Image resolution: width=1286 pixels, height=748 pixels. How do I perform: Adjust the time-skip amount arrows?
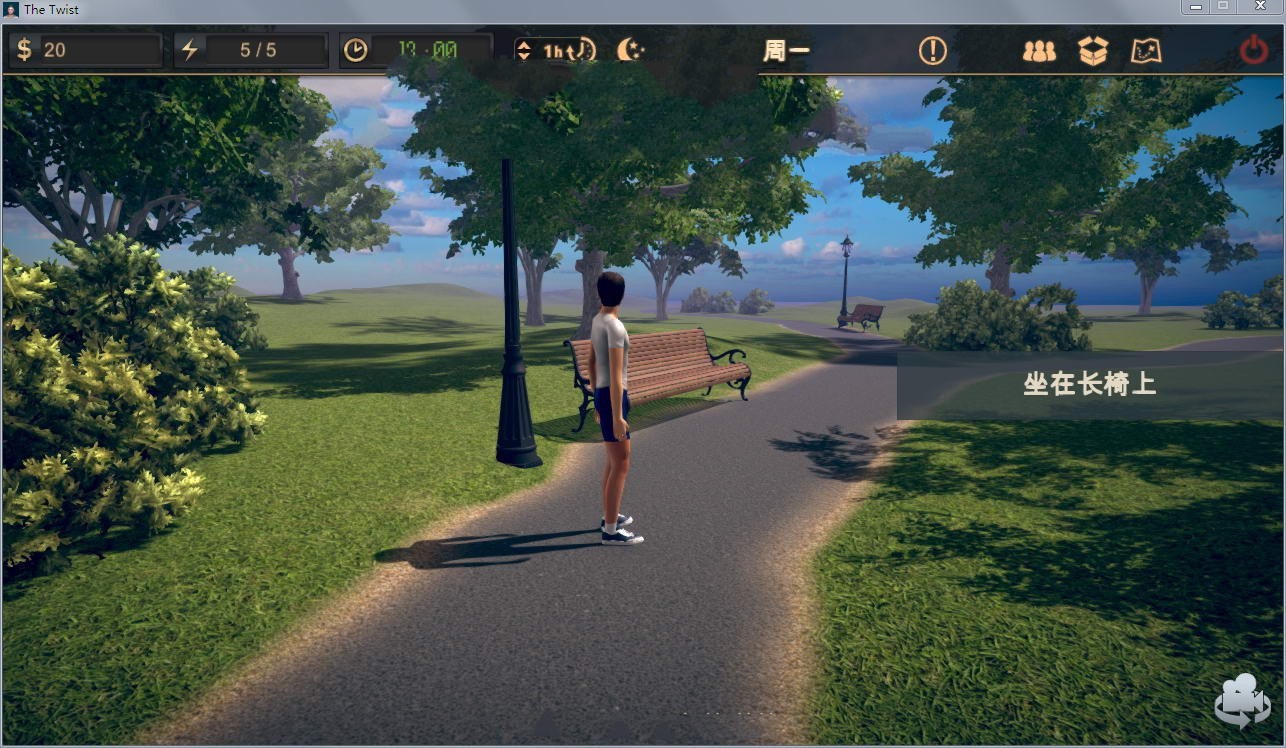tap(524, 50)
